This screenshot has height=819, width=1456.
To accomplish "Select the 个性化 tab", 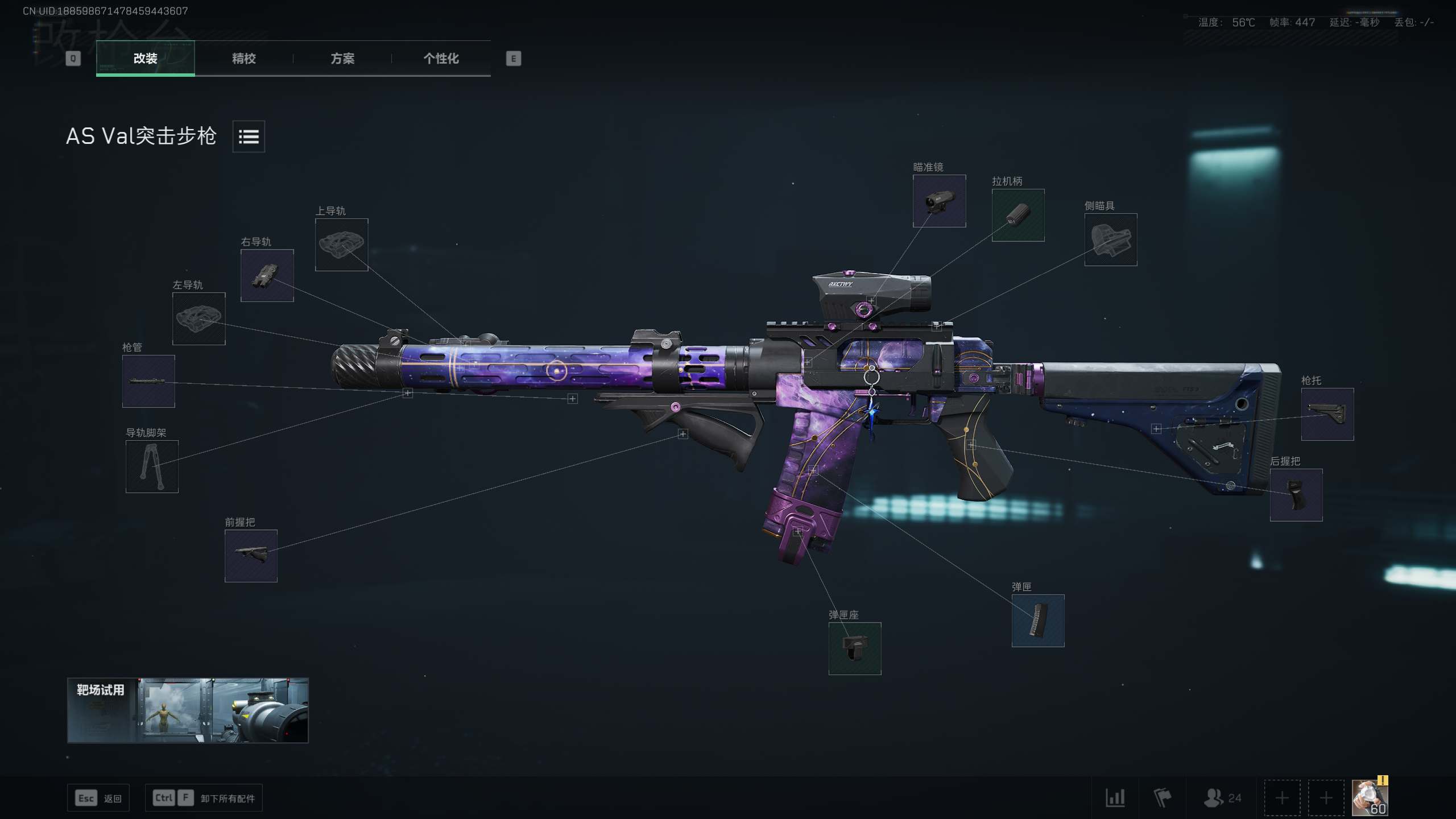I will pos(441,59).
